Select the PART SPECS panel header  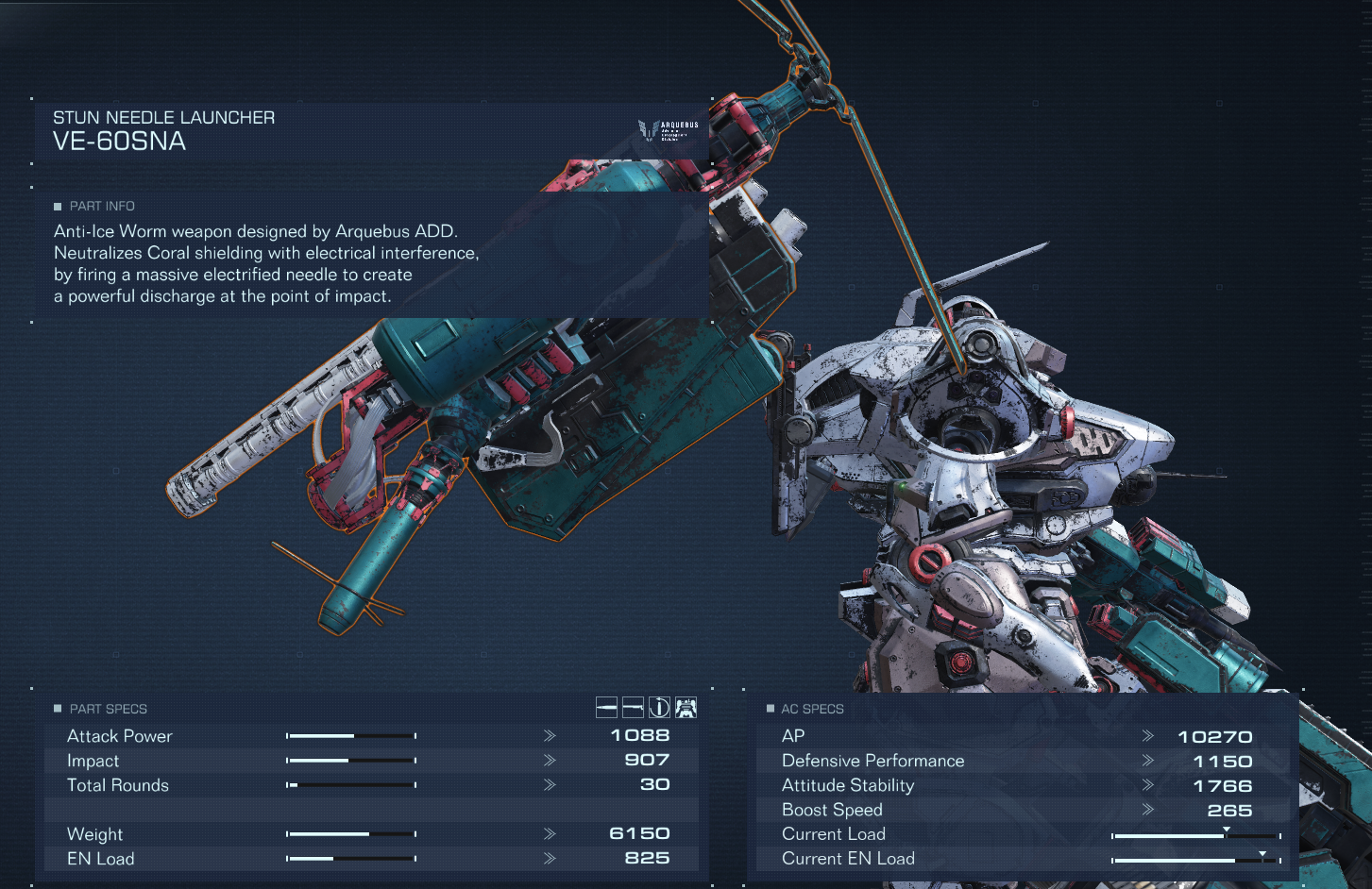(107, 708)
